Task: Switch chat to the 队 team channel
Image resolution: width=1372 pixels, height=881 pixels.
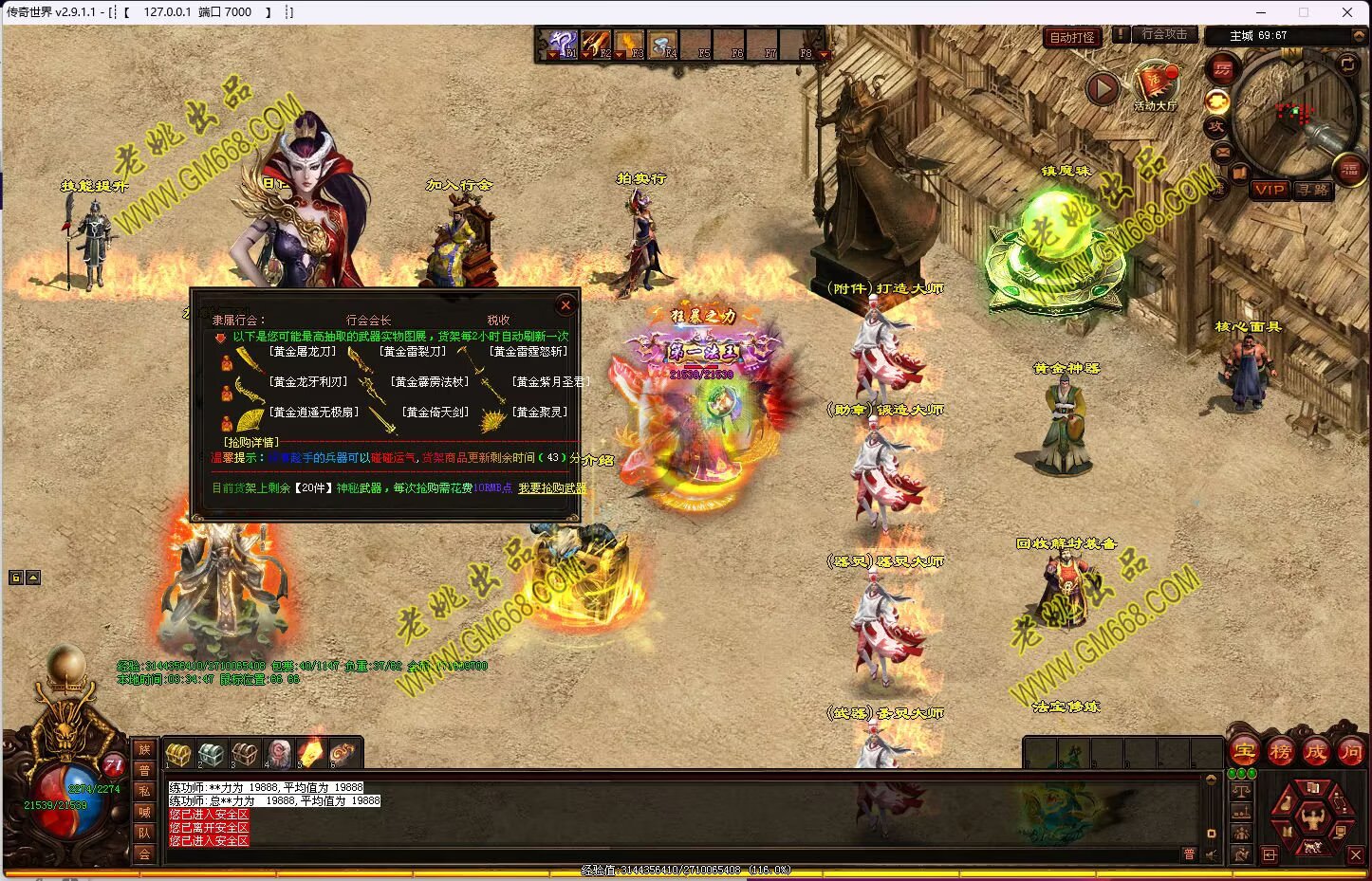Action: 144,833
